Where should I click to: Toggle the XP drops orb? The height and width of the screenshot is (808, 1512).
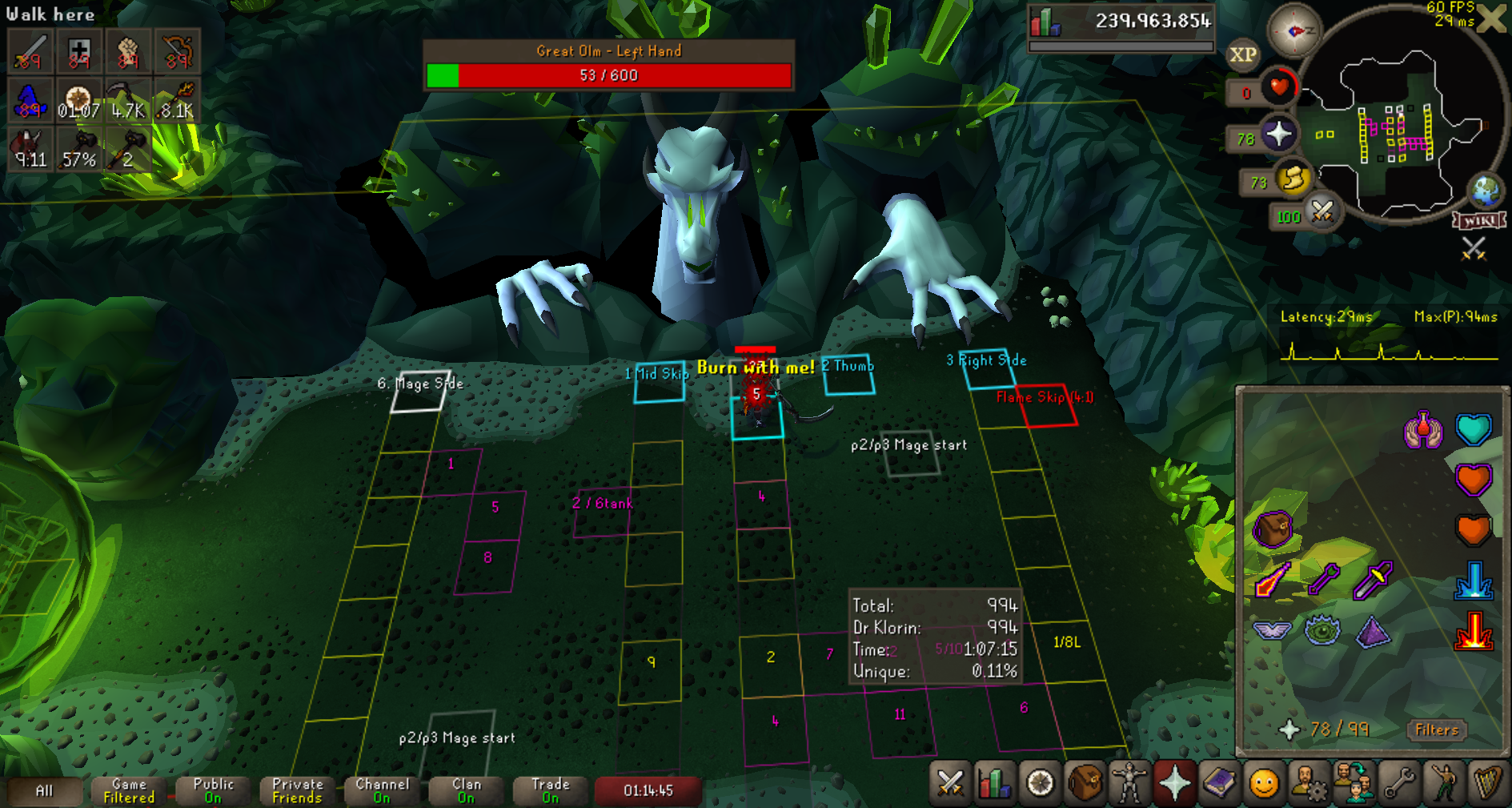1242,54
